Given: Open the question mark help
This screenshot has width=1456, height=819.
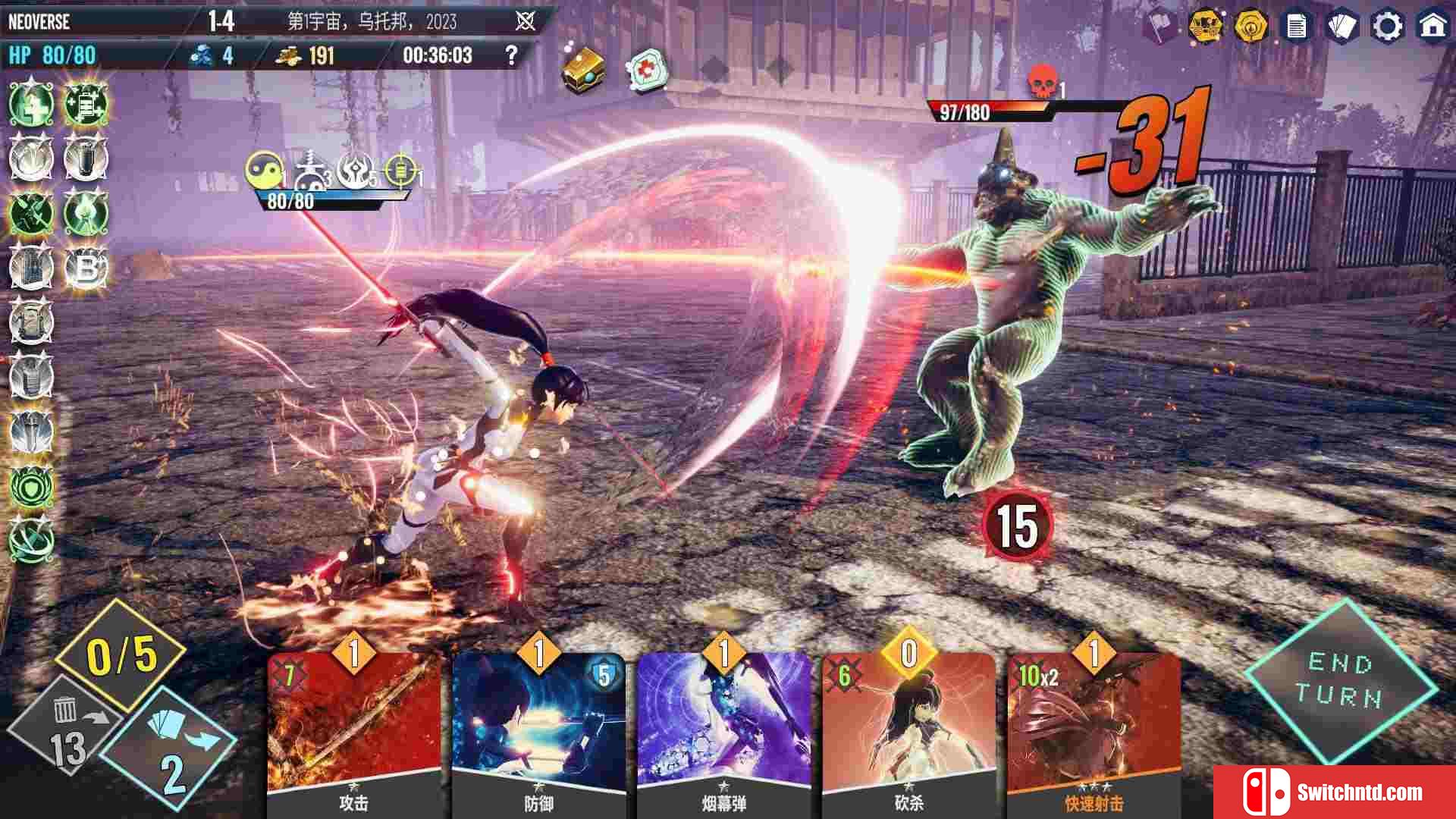Looking at the screenshot, I should coord(512,55).
